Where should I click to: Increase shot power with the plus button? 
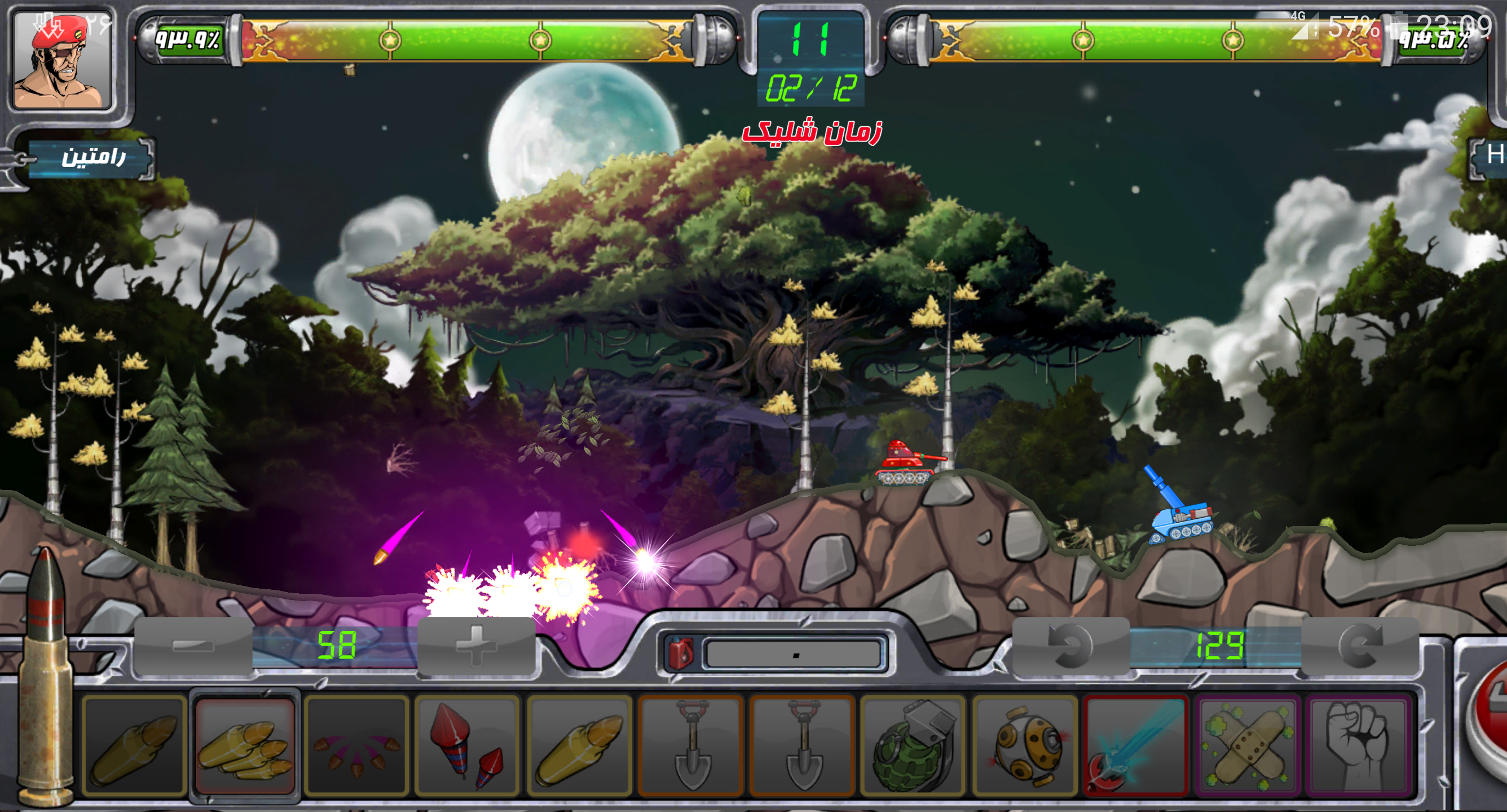coord(476,646)
